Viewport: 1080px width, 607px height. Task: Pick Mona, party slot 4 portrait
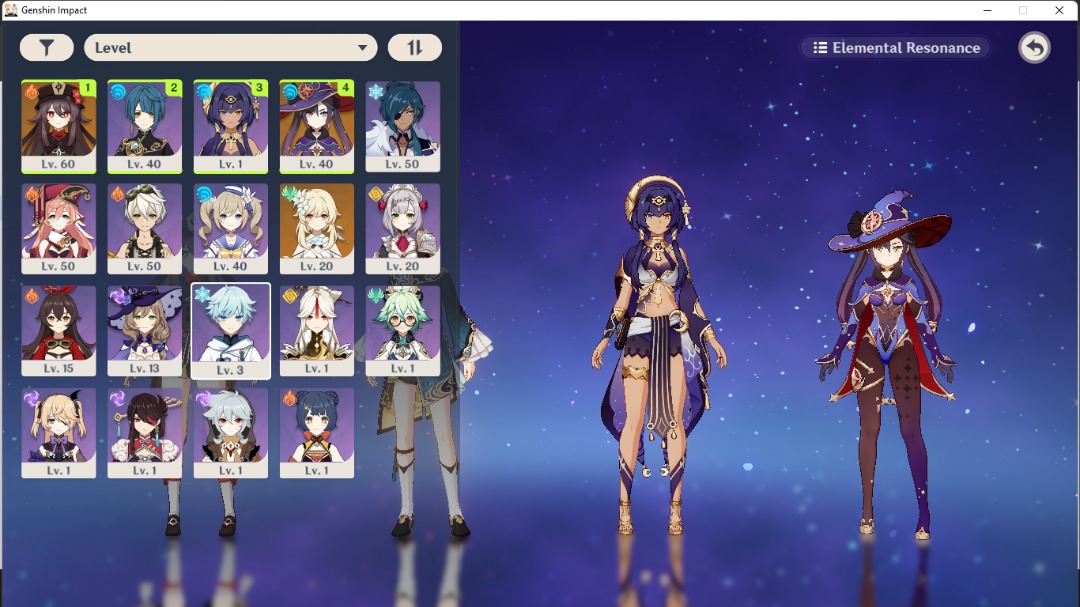pyautogui.click(x=317, y=126)
